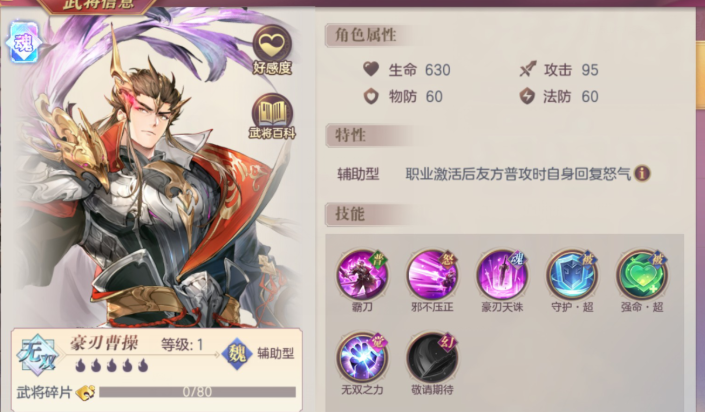This screenshot has width=705, height=412.
Task: Click the info icon beside the trait description
Action: tap(643, 173)
